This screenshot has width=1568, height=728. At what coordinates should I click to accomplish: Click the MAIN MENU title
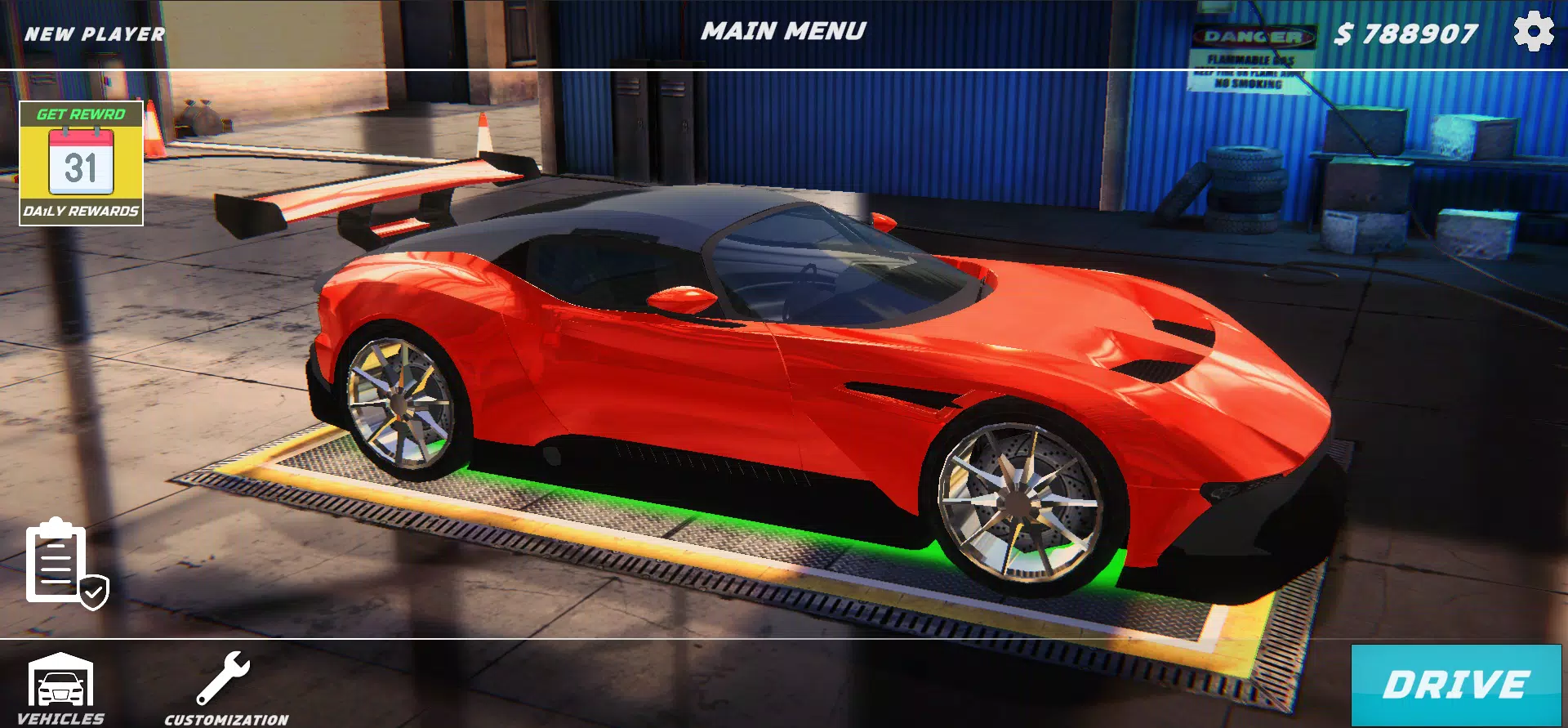coord(785,31)
